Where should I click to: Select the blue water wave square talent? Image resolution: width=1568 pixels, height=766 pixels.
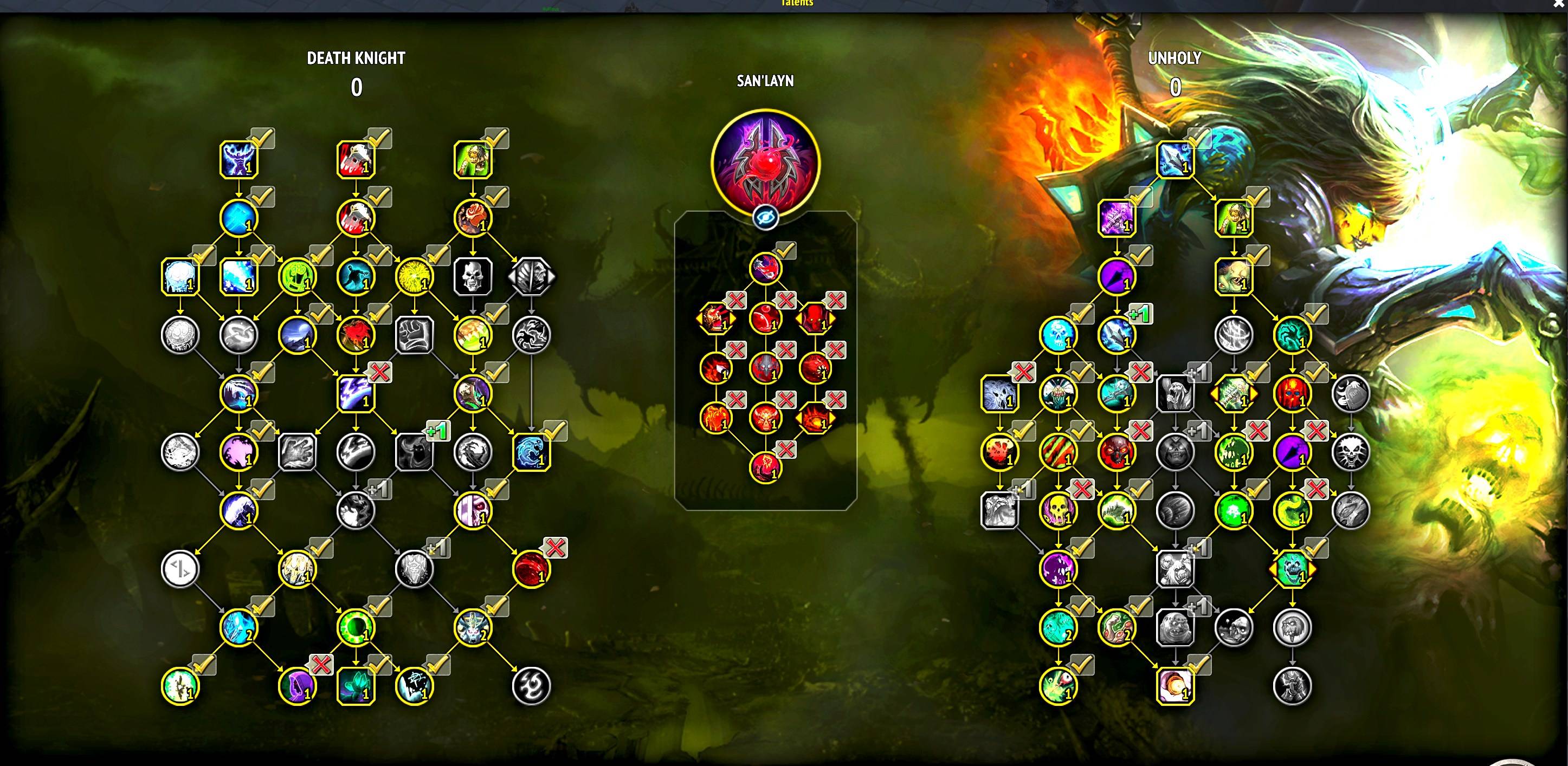(x=531, y=452)
